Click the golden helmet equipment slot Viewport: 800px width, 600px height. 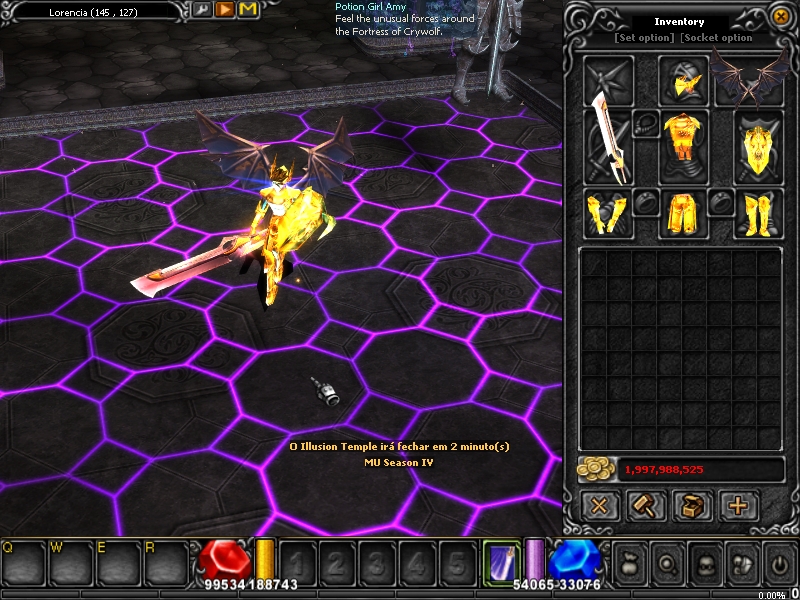click(x=684, y=79)
